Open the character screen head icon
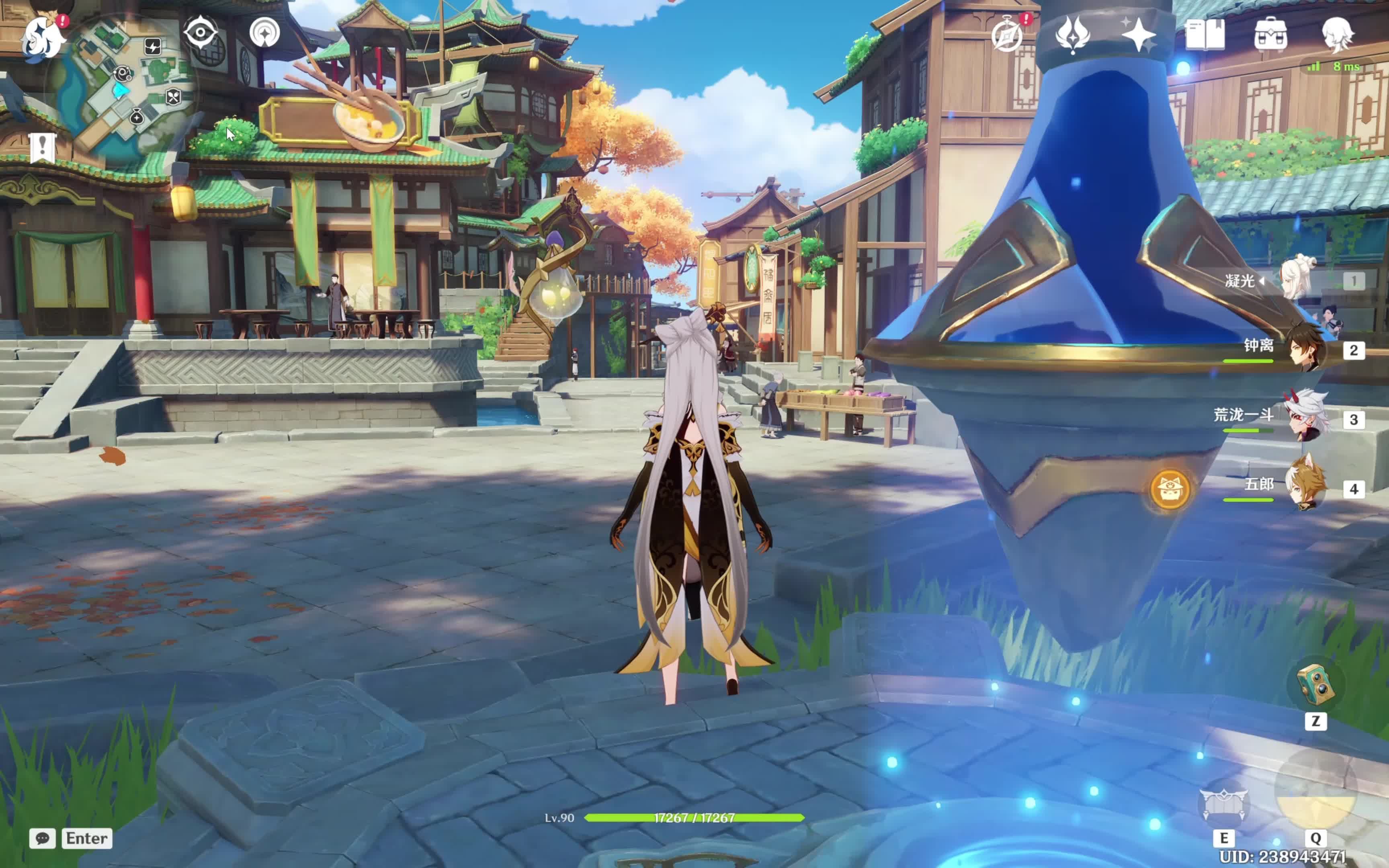This screenshot has height=868, width=1389. coord(1337,35)
